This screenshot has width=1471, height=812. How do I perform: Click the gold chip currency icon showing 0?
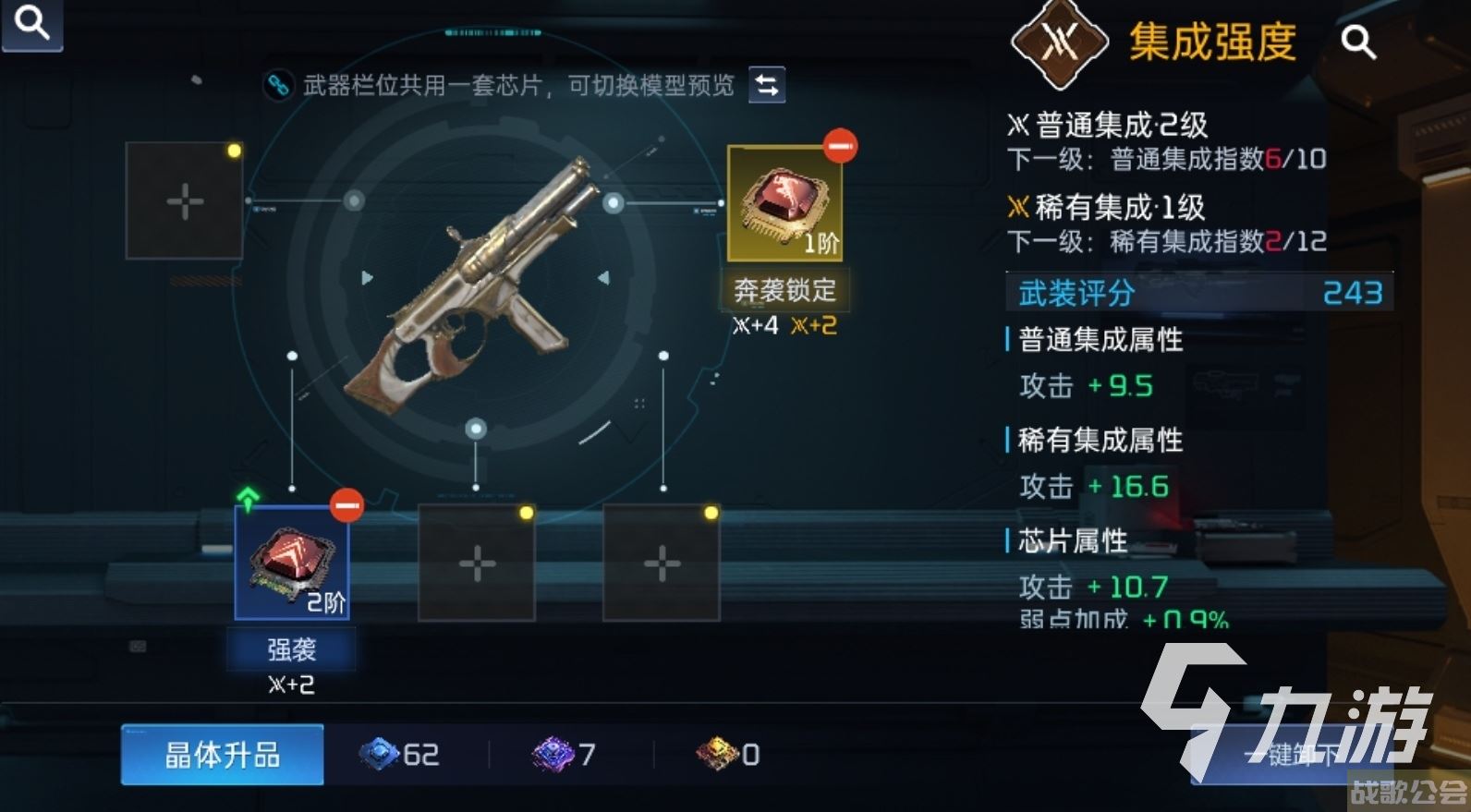tap(716, 755)
